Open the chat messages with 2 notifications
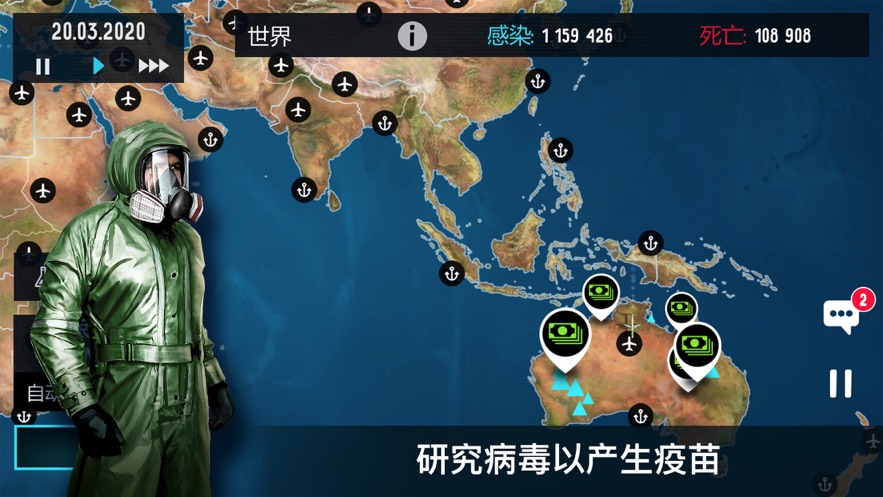The width and height of the screenshot is (883, 497). 842,315
